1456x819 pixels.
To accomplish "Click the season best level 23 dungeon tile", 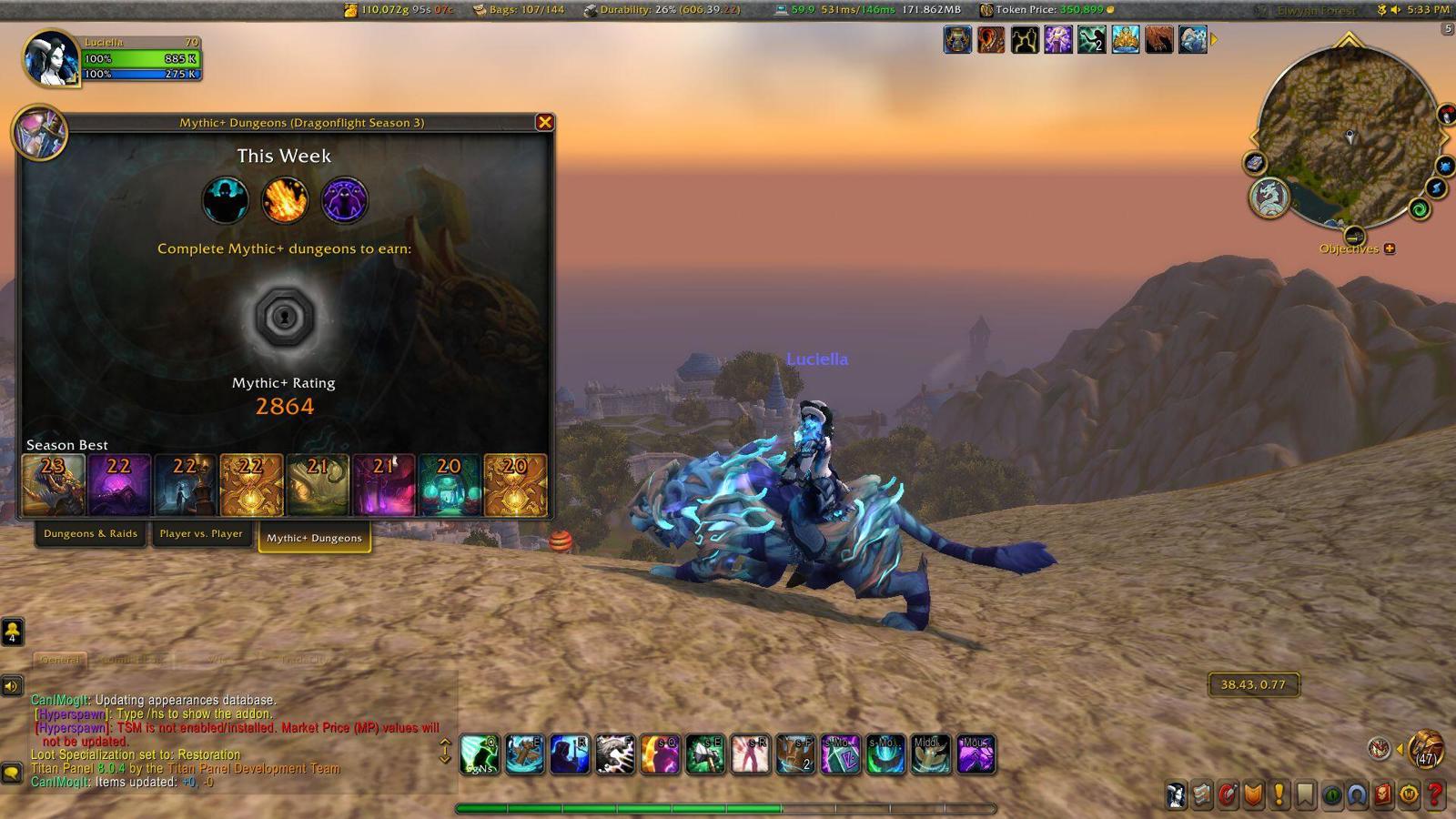I will point(54,485).
